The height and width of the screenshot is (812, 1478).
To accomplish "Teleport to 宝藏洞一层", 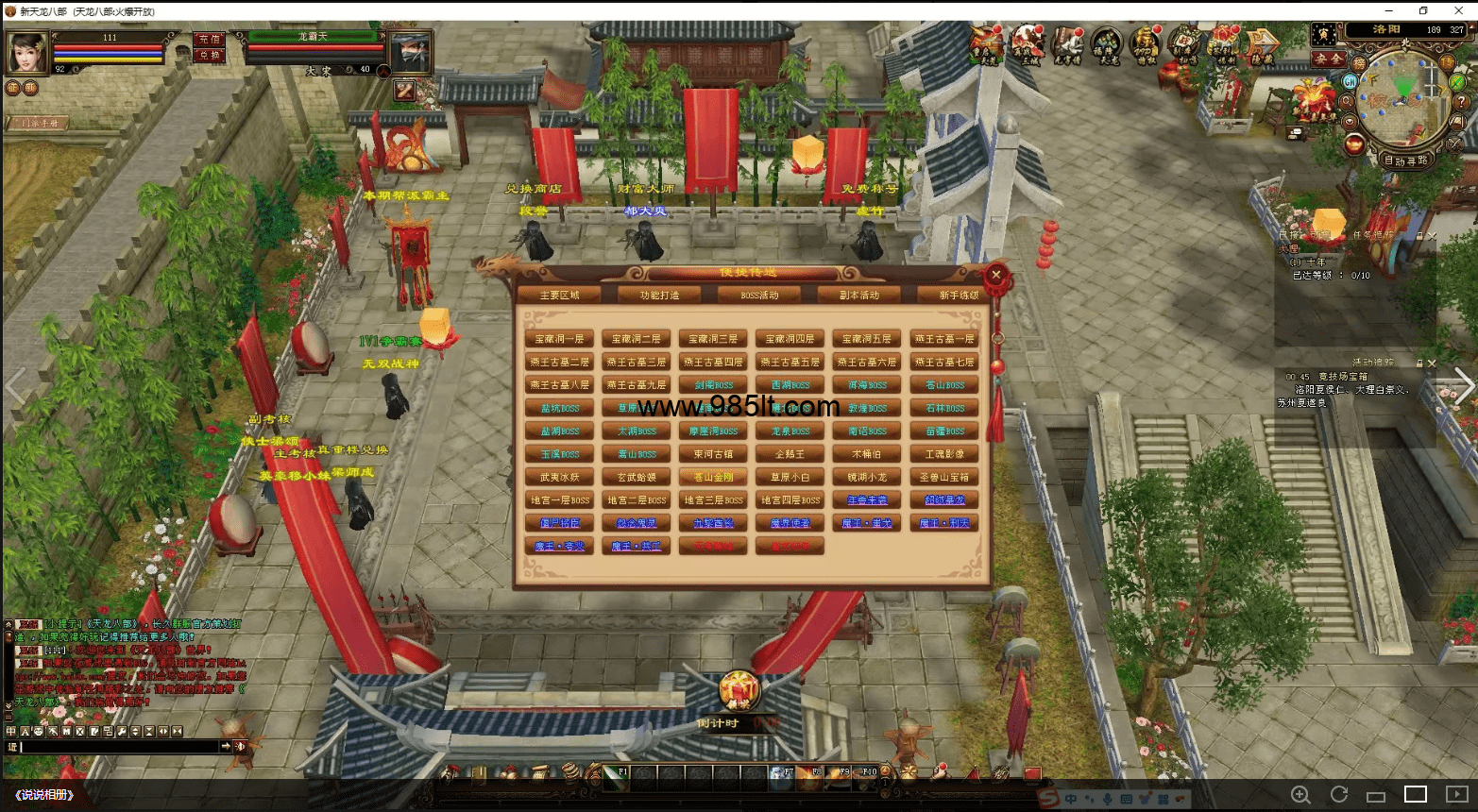I will [x=560, y=339].
